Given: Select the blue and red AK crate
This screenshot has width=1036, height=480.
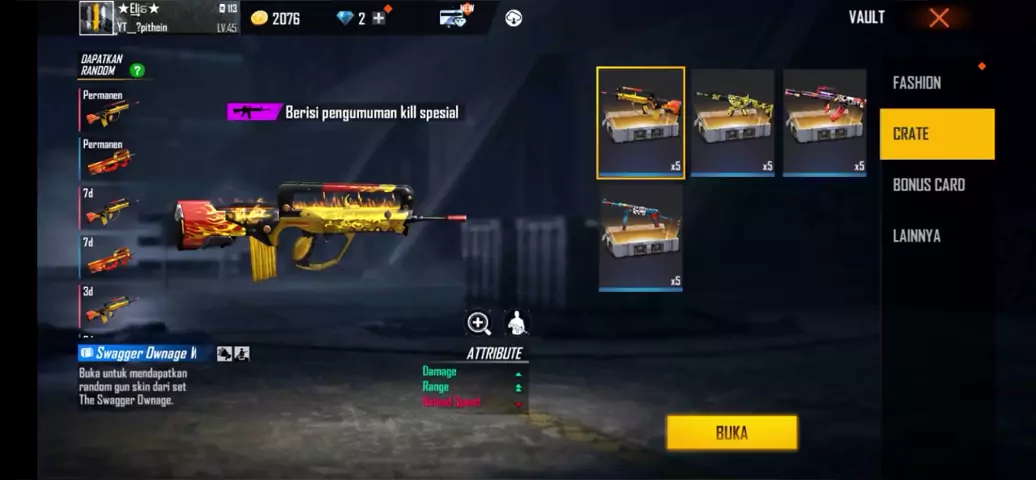Looking at the screenshot, I should point(641,236).
